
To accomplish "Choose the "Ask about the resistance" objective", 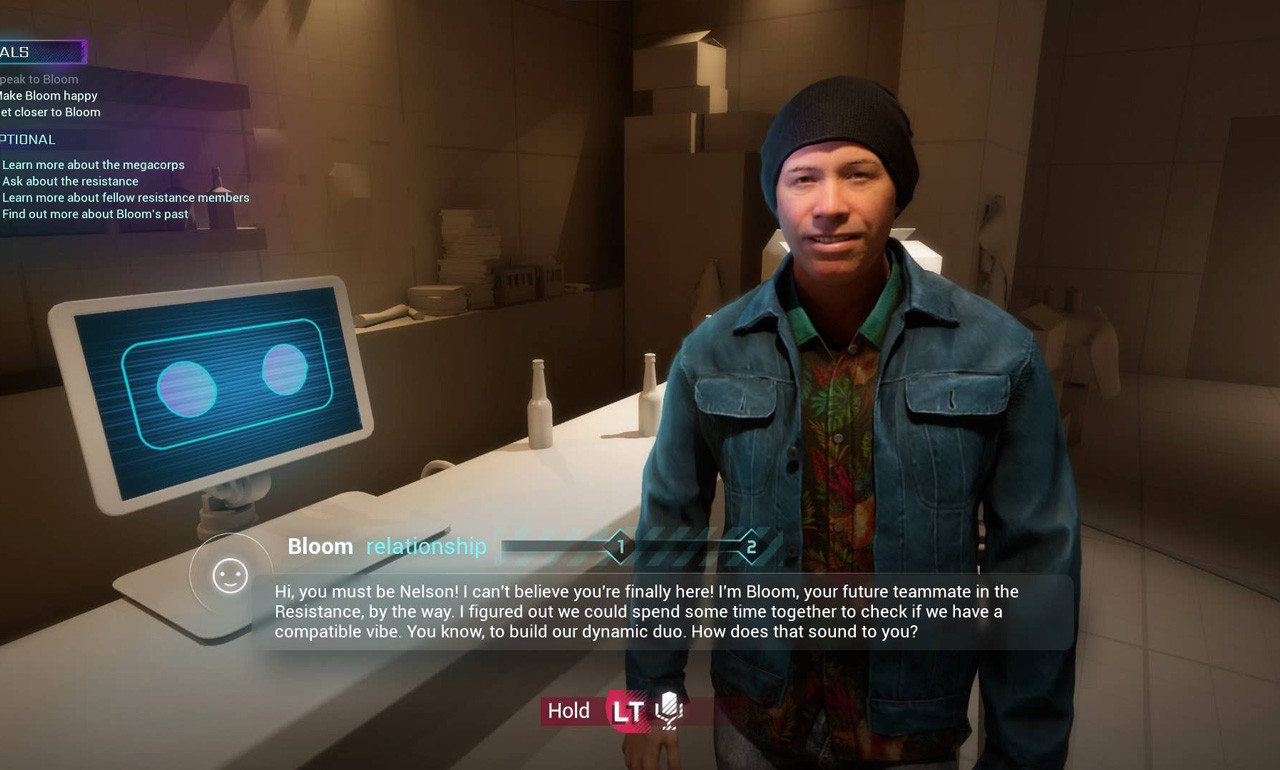I will coord(70,181).
